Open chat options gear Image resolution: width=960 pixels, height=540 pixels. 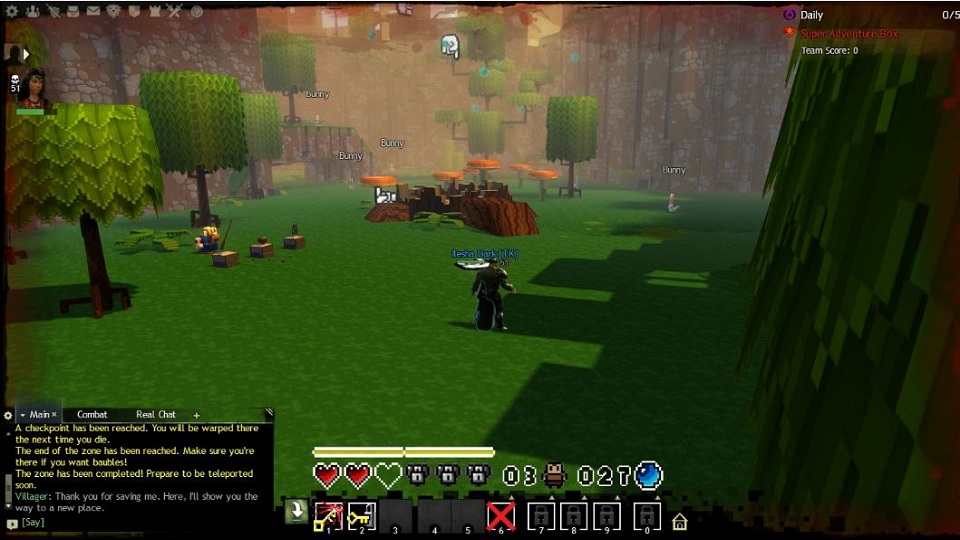coord(8,415)
